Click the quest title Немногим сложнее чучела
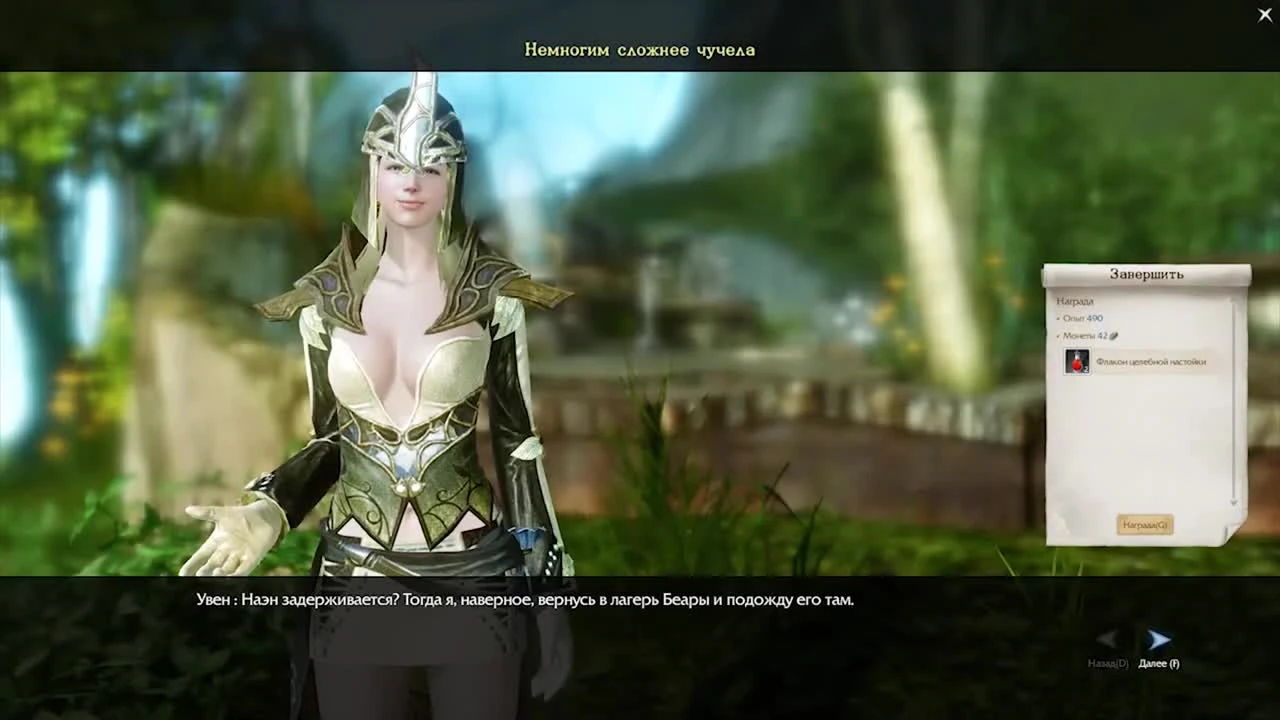Screen dimensions: 1280x720 tap(639, 49)
